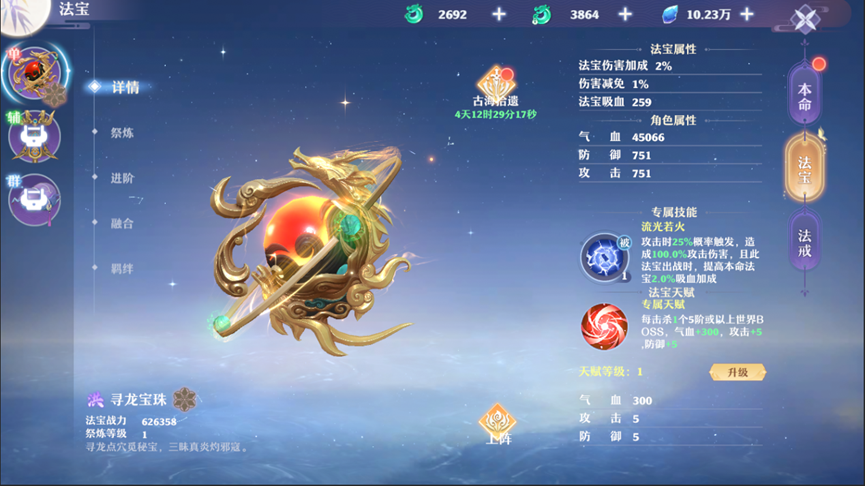View the 羁绊 bonds section

click(x=122, y=268)
